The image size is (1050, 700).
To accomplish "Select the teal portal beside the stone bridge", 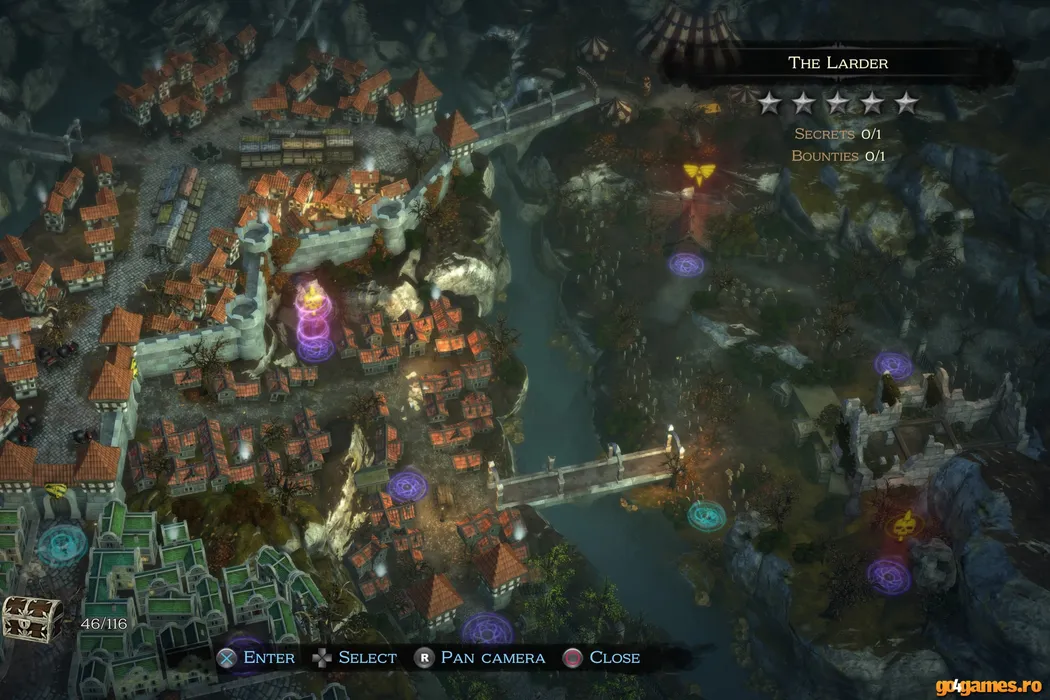I will pos(706,515).
